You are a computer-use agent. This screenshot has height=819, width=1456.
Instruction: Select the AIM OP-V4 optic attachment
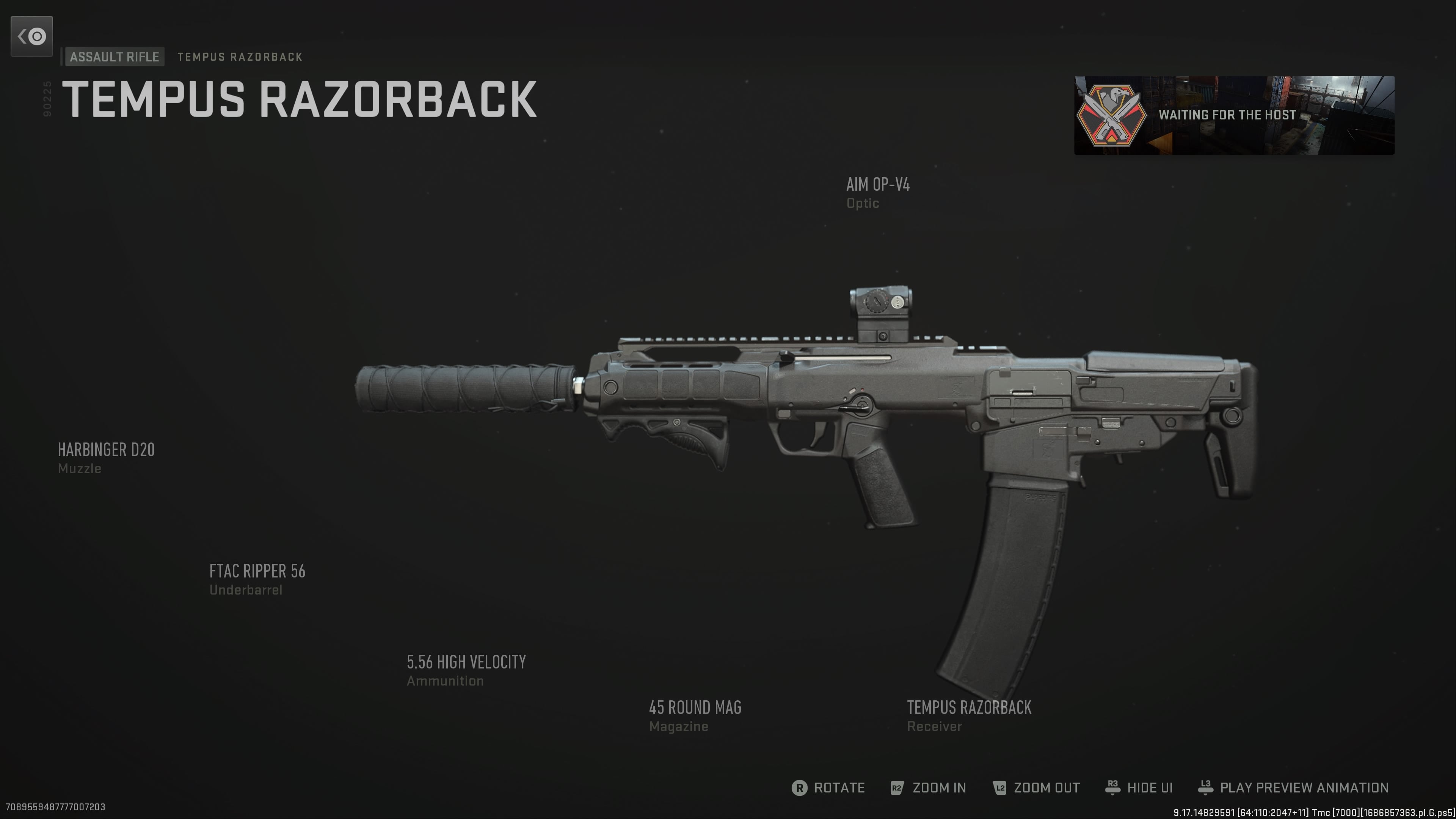(x=879, y=193)
